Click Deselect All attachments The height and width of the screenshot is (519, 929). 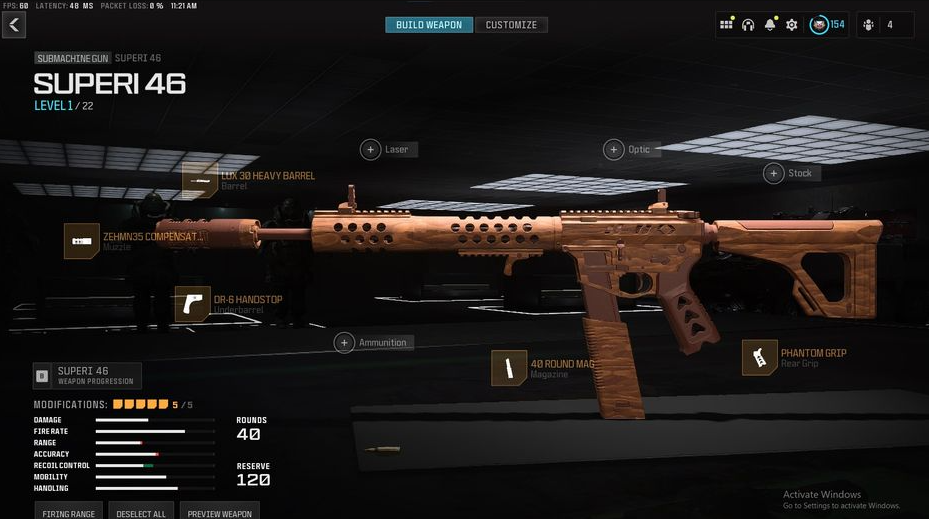pyautogui.click(x=140, y=511)
